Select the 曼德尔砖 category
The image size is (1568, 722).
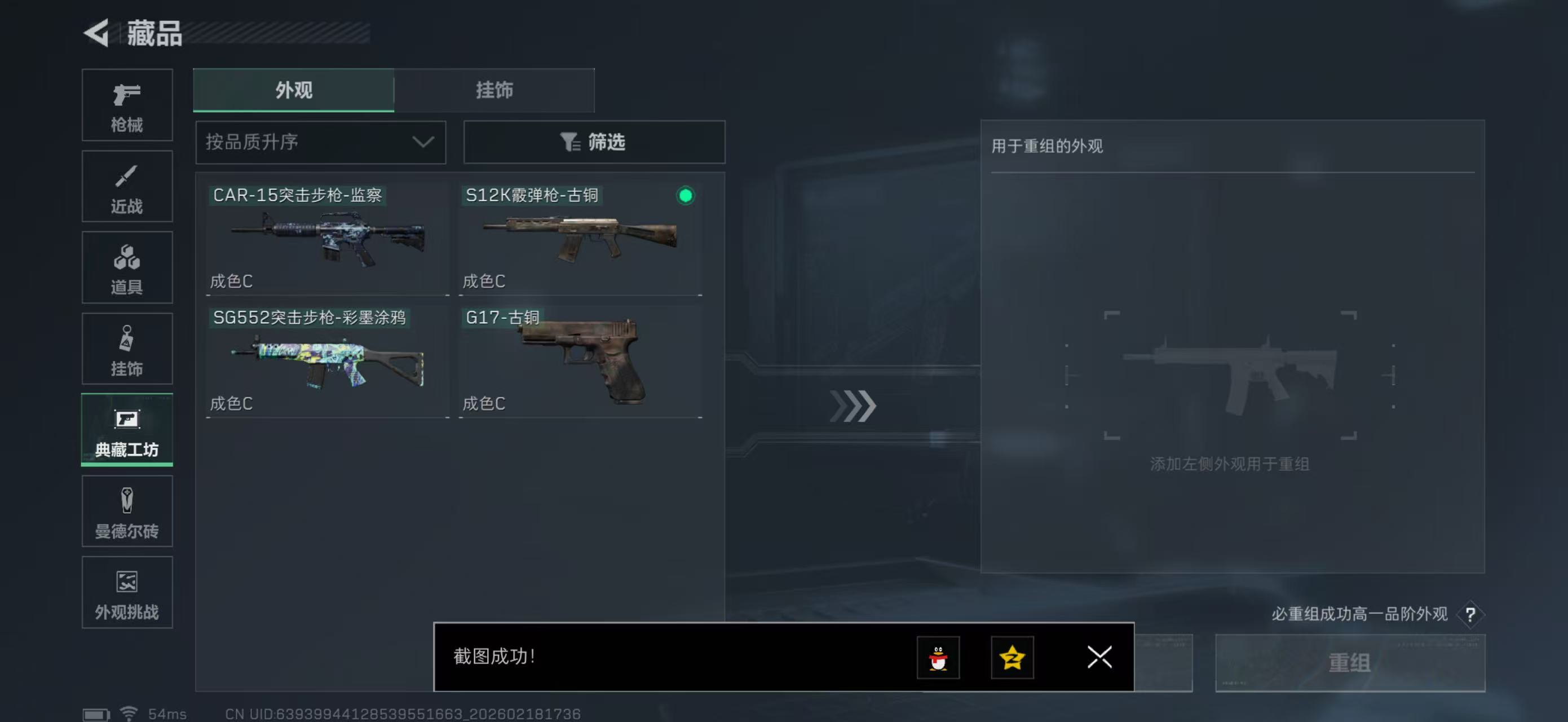click(127, 512)
